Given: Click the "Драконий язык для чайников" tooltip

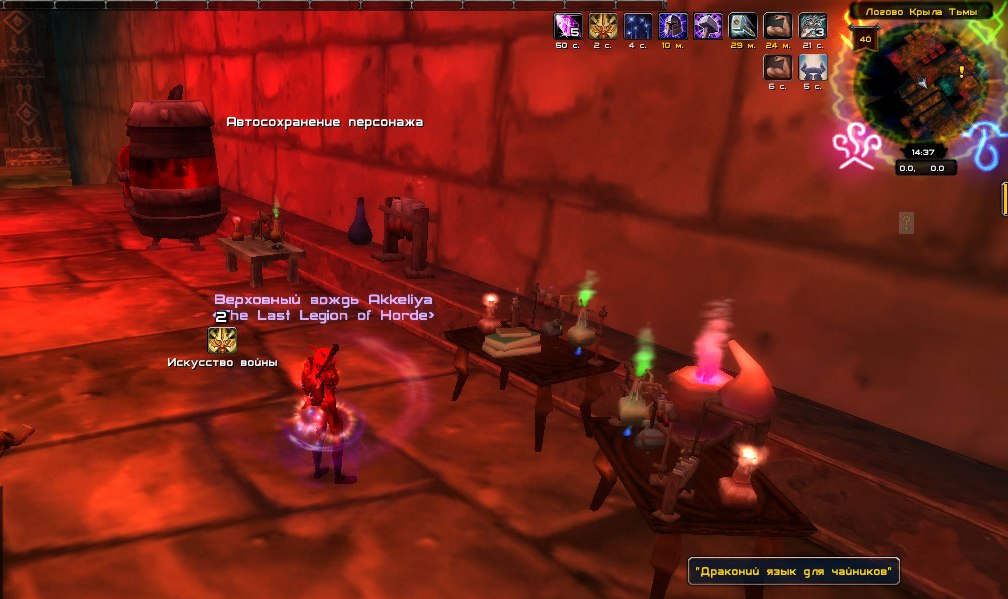Looking at the screenshot, I should [795, 572].
